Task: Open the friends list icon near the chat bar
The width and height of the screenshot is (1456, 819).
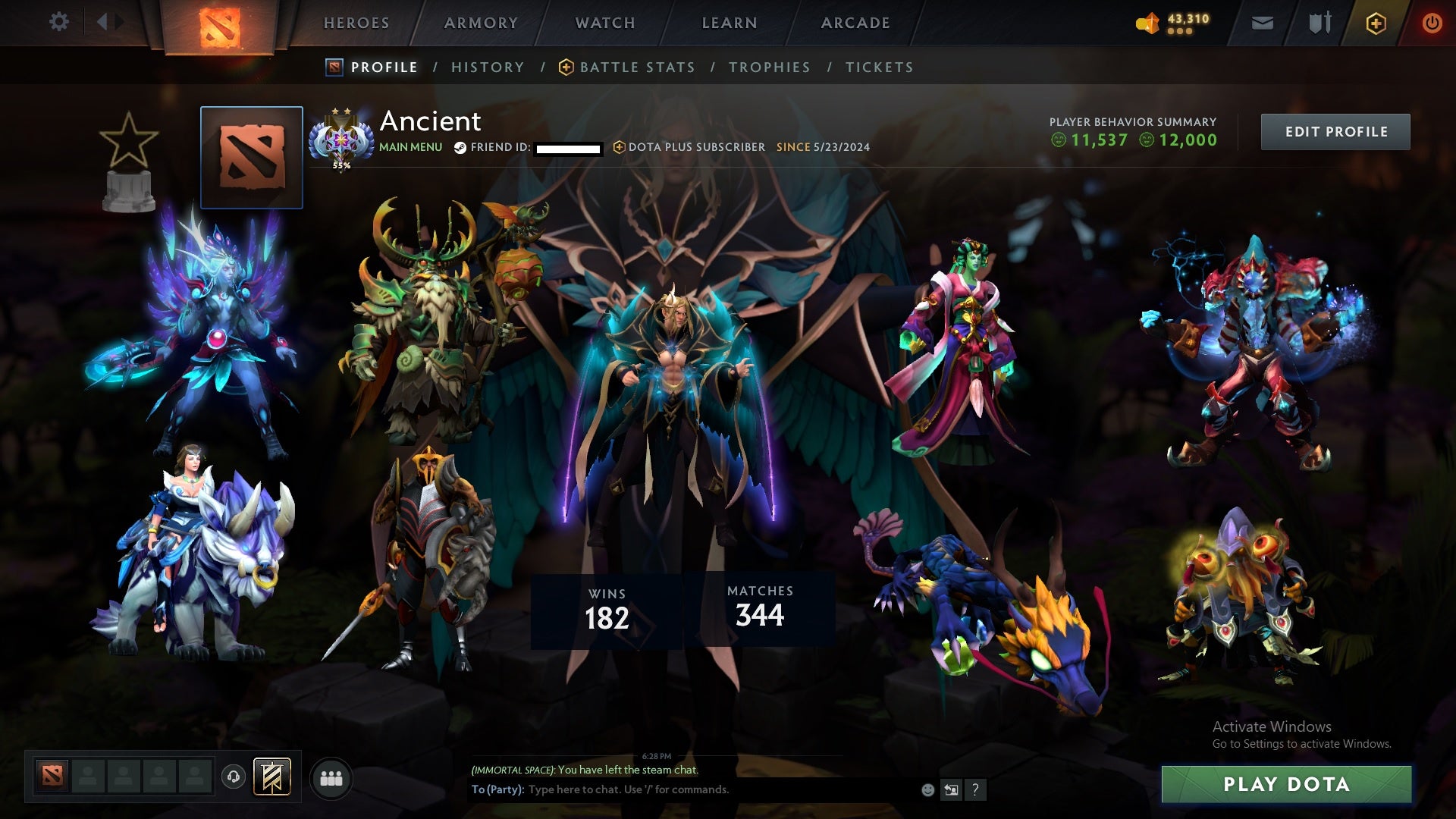Action: pos(331,777)
